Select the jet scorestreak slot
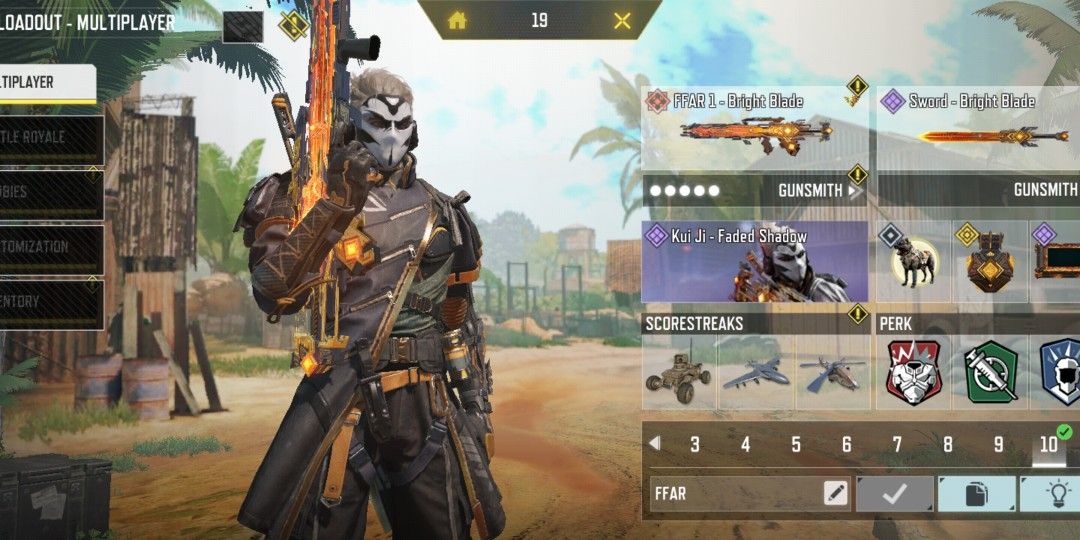 (x=755, y=374)
